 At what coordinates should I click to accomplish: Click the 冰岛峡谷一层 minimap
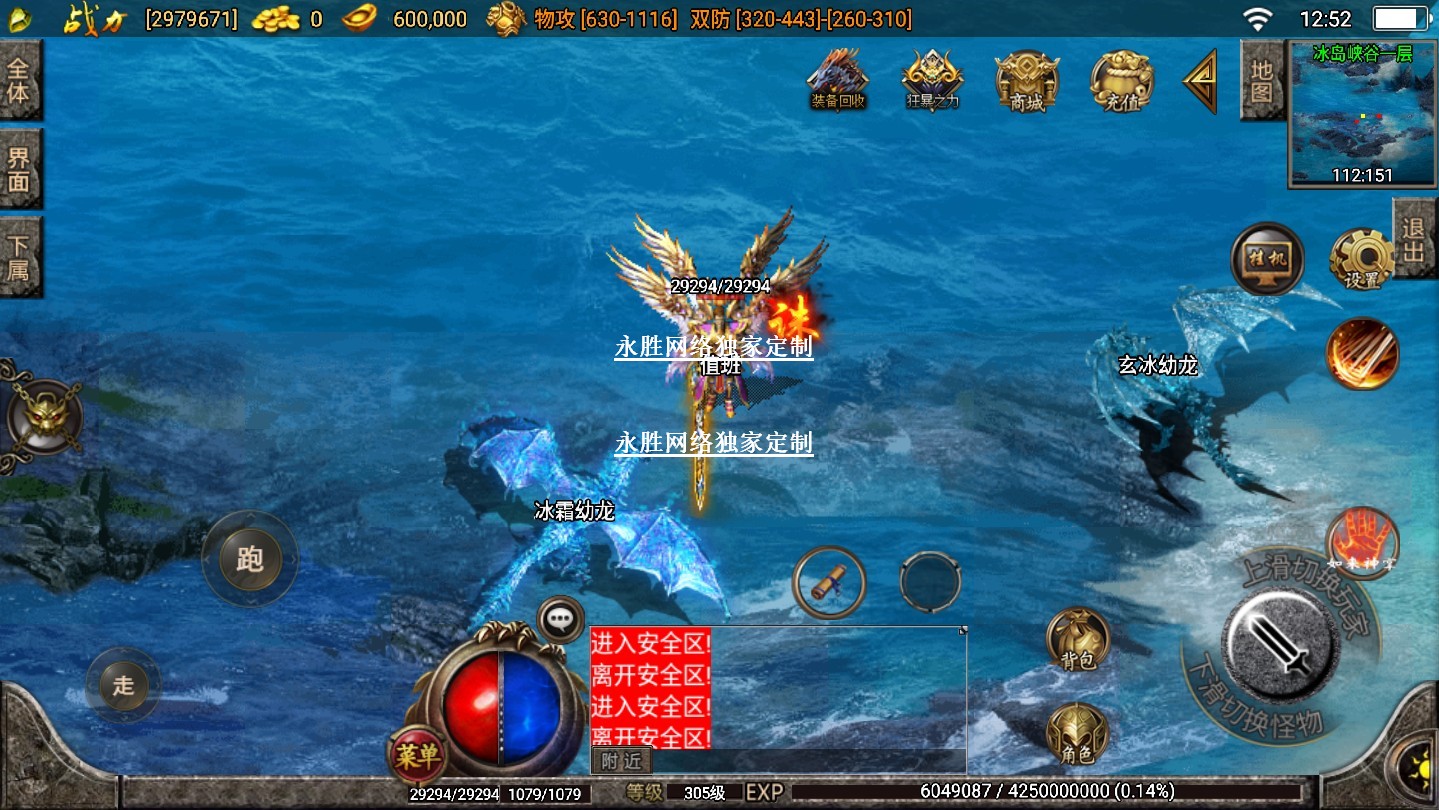tap(1362, 113)
